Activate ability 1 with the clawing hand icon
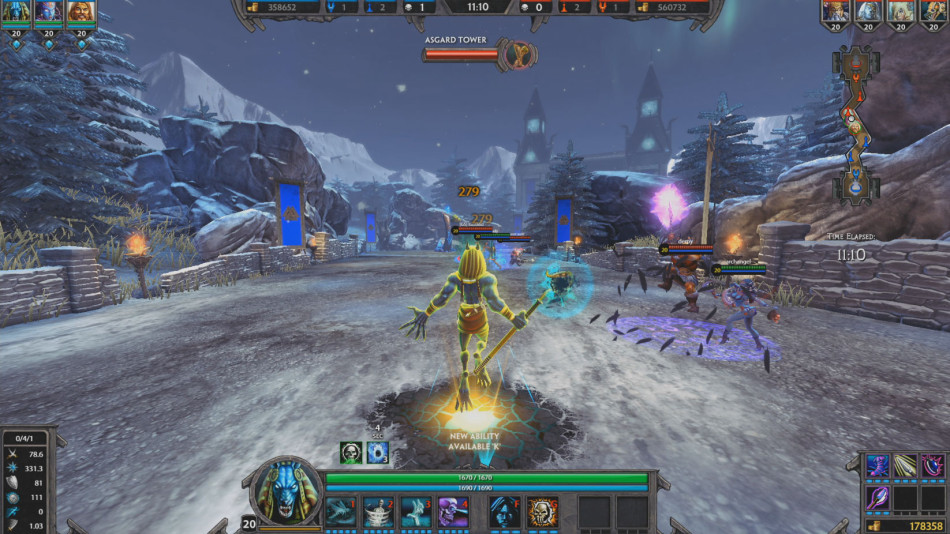This screenshot has width=950, height=534. click(340, 512)
